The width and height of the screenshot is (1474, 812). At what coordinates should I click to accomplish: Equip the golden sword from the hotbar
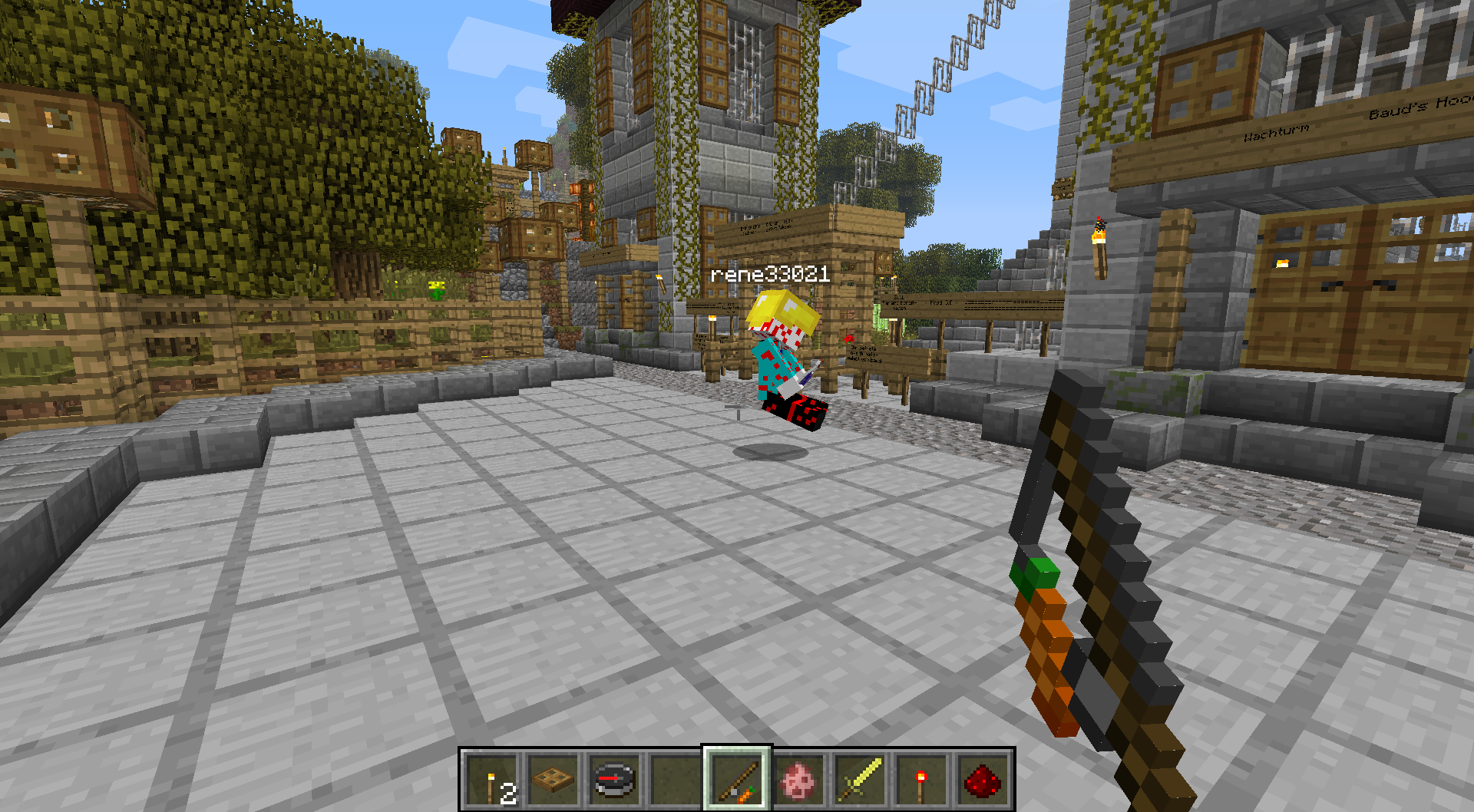point(860,780)
